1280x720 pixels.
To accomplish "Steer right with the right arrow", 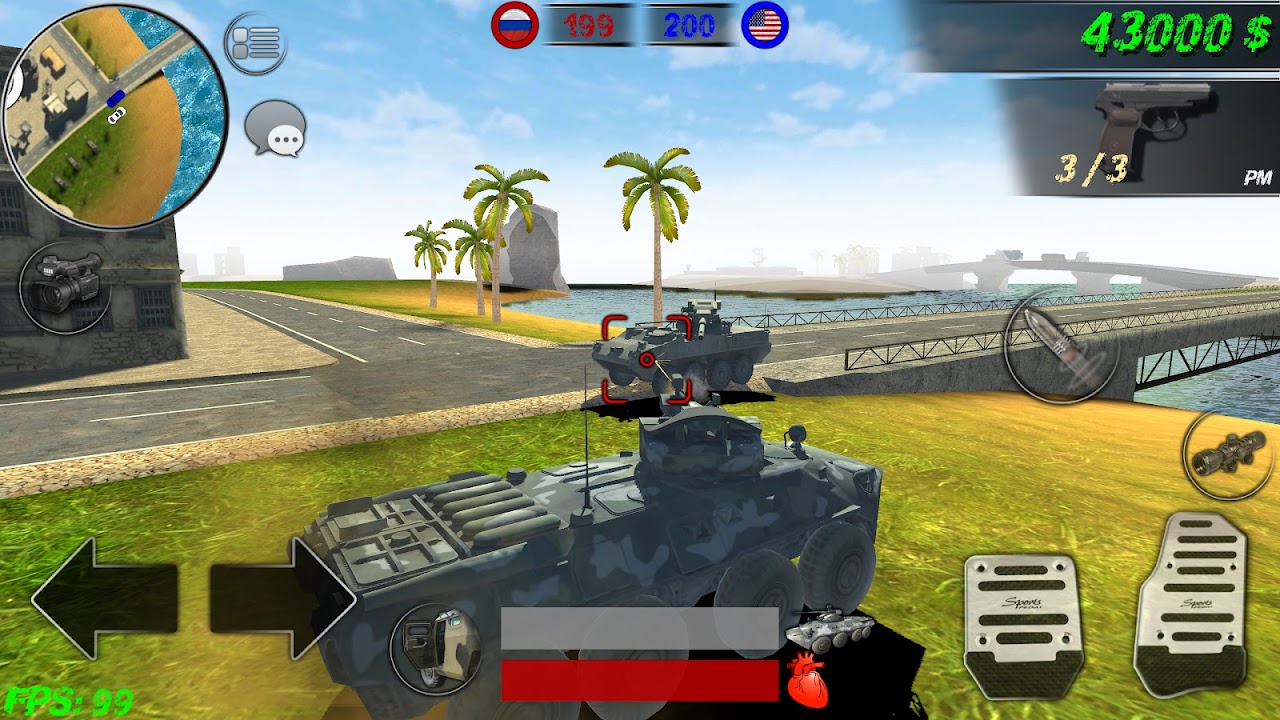I will 282,597.
